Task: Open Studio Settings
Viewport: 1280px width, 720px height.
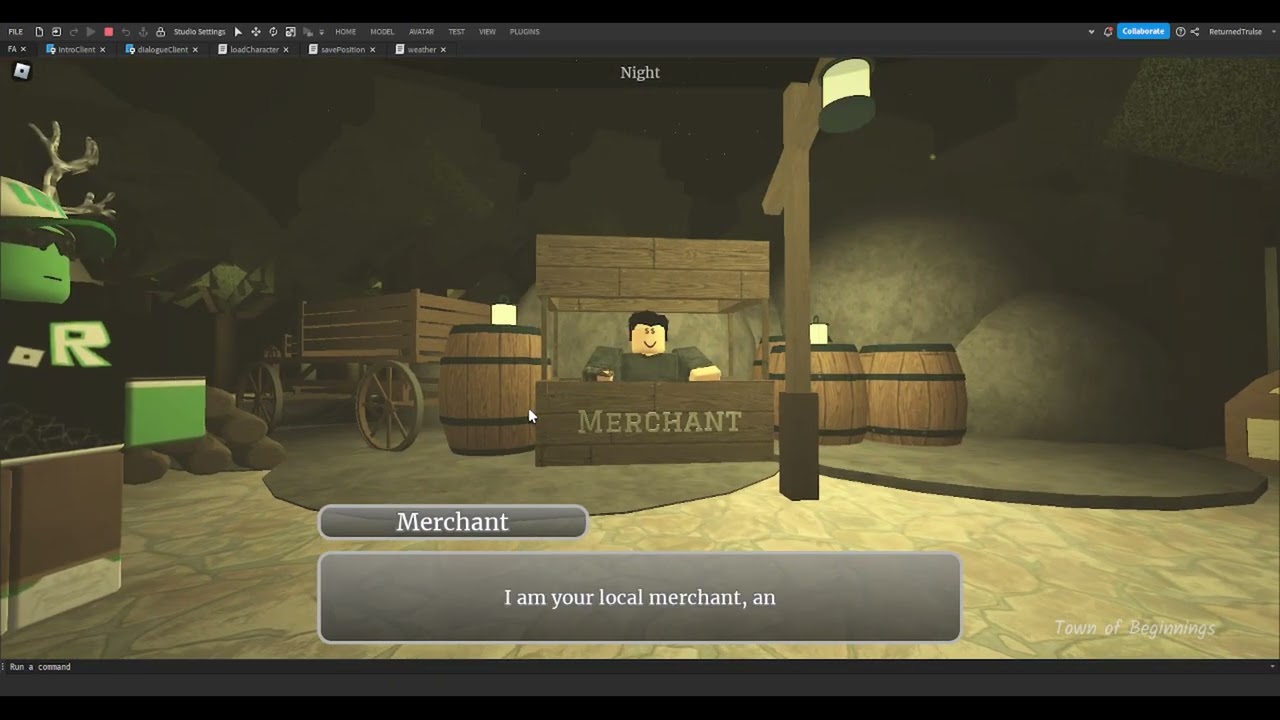Action: pos(199,32)
